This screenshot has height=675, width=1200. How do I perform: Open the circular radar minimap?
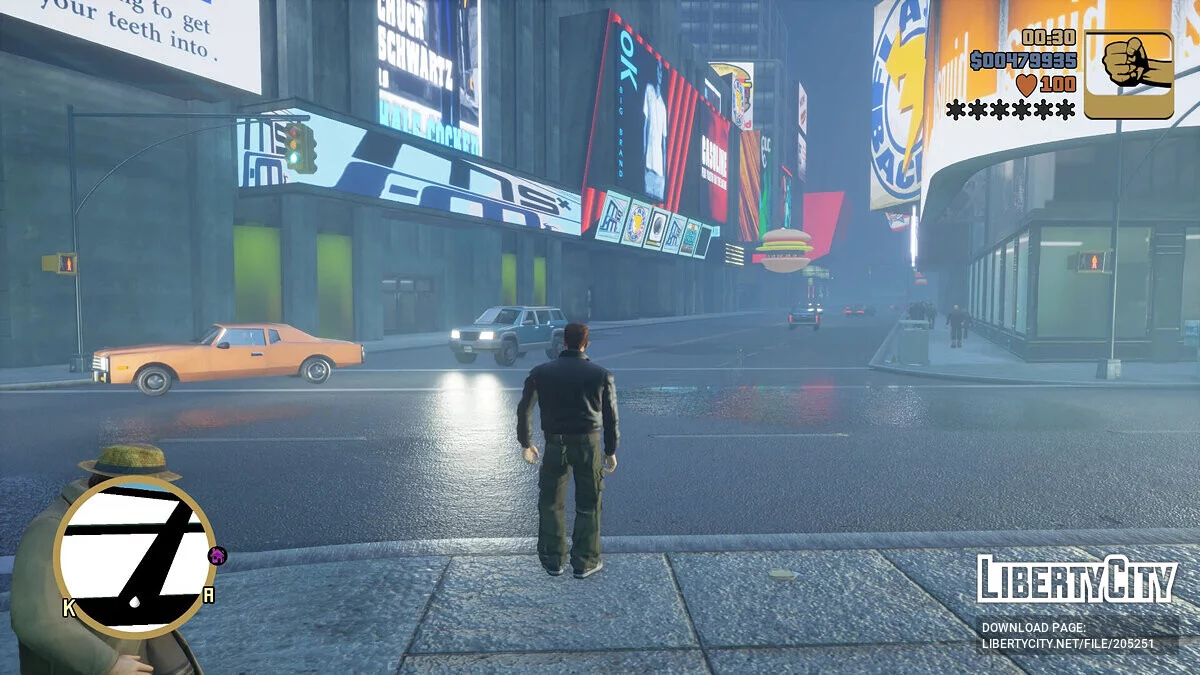pyautogui.click(x=134, y=556)
